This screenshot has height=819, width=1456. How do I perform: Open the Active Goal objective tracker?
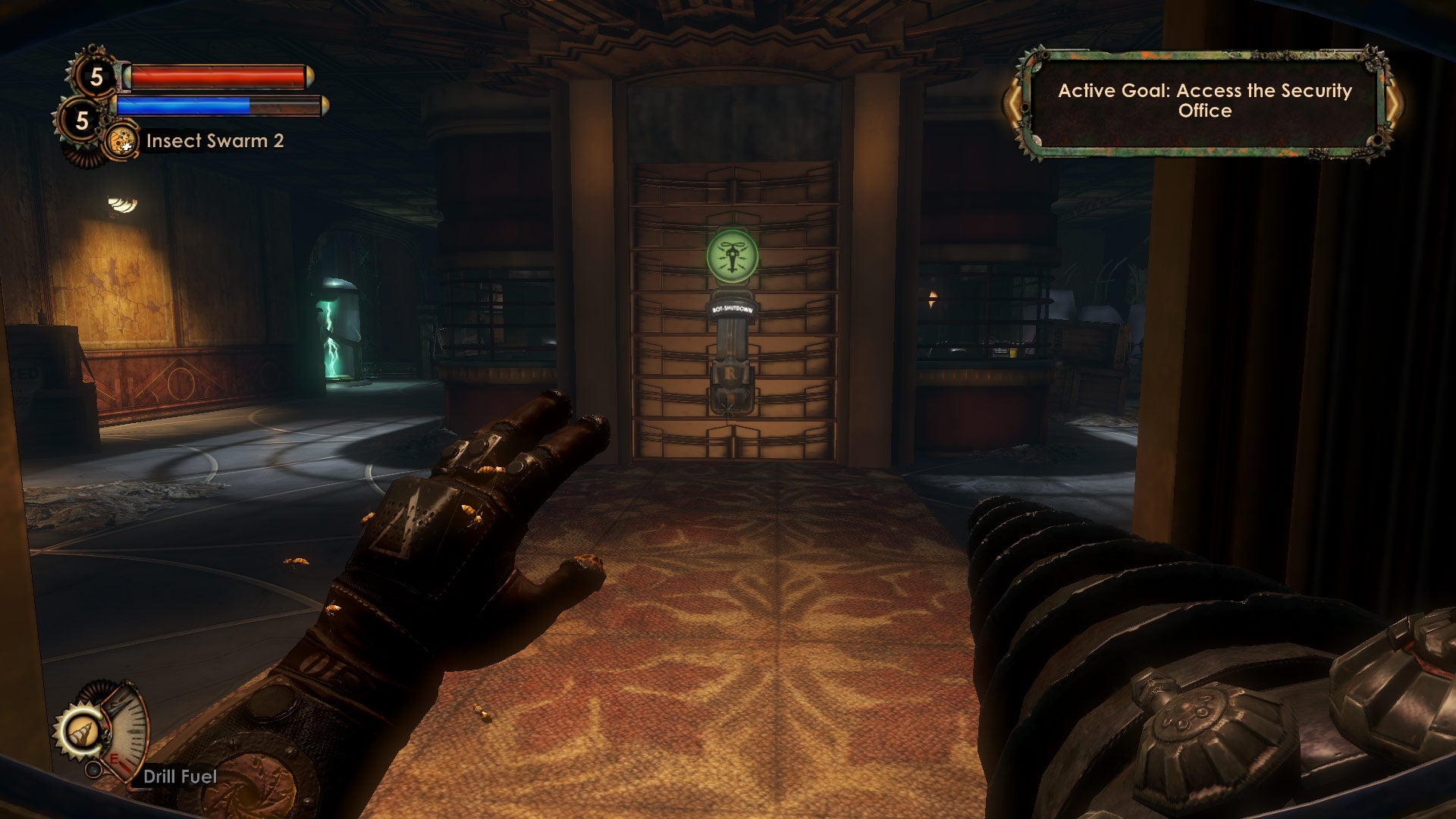click(x=1204, y=101)
